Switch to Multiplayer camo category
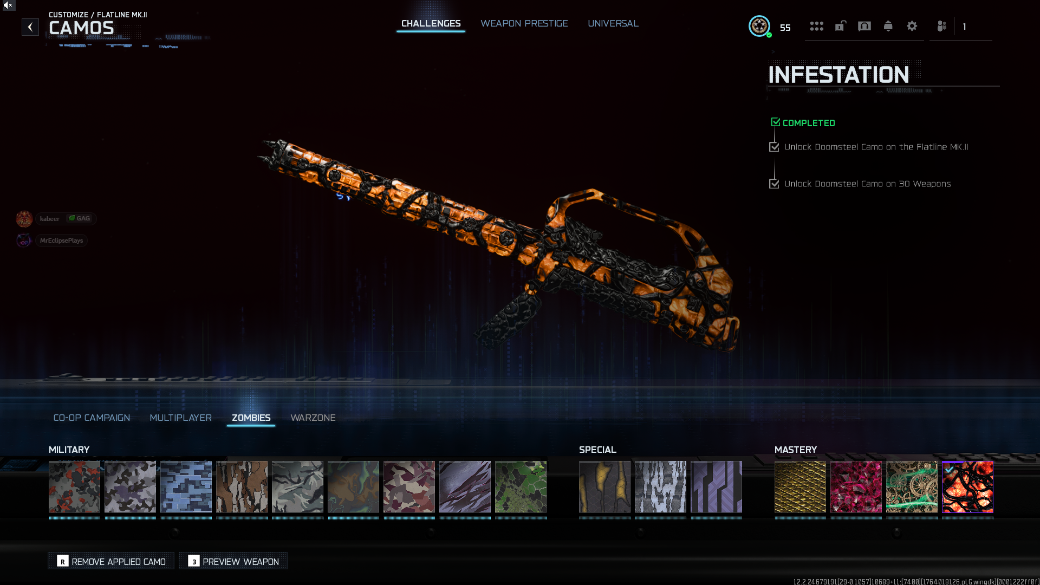Image resolution: width=1040 pixels, height=585 pixels. pyautogui.click(x=181, y=417)
